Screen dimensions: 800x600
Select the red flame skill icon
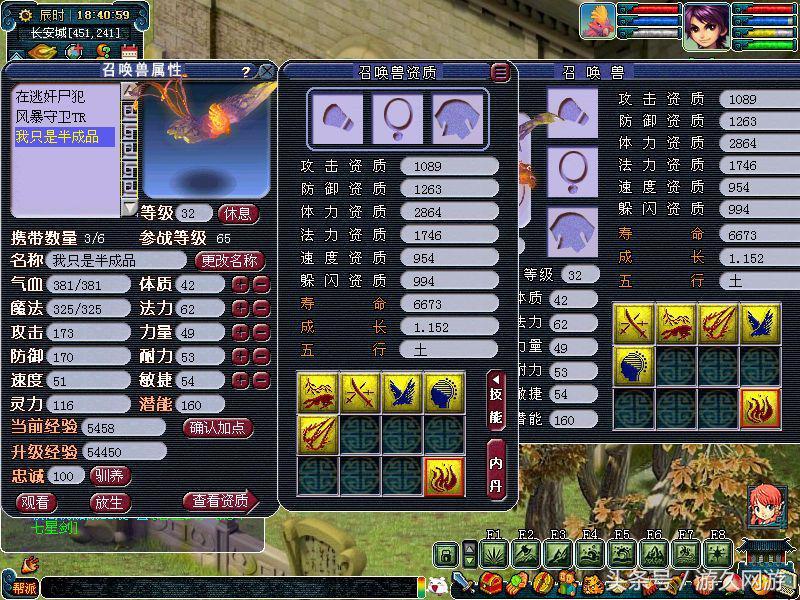(x=443, y=476)
